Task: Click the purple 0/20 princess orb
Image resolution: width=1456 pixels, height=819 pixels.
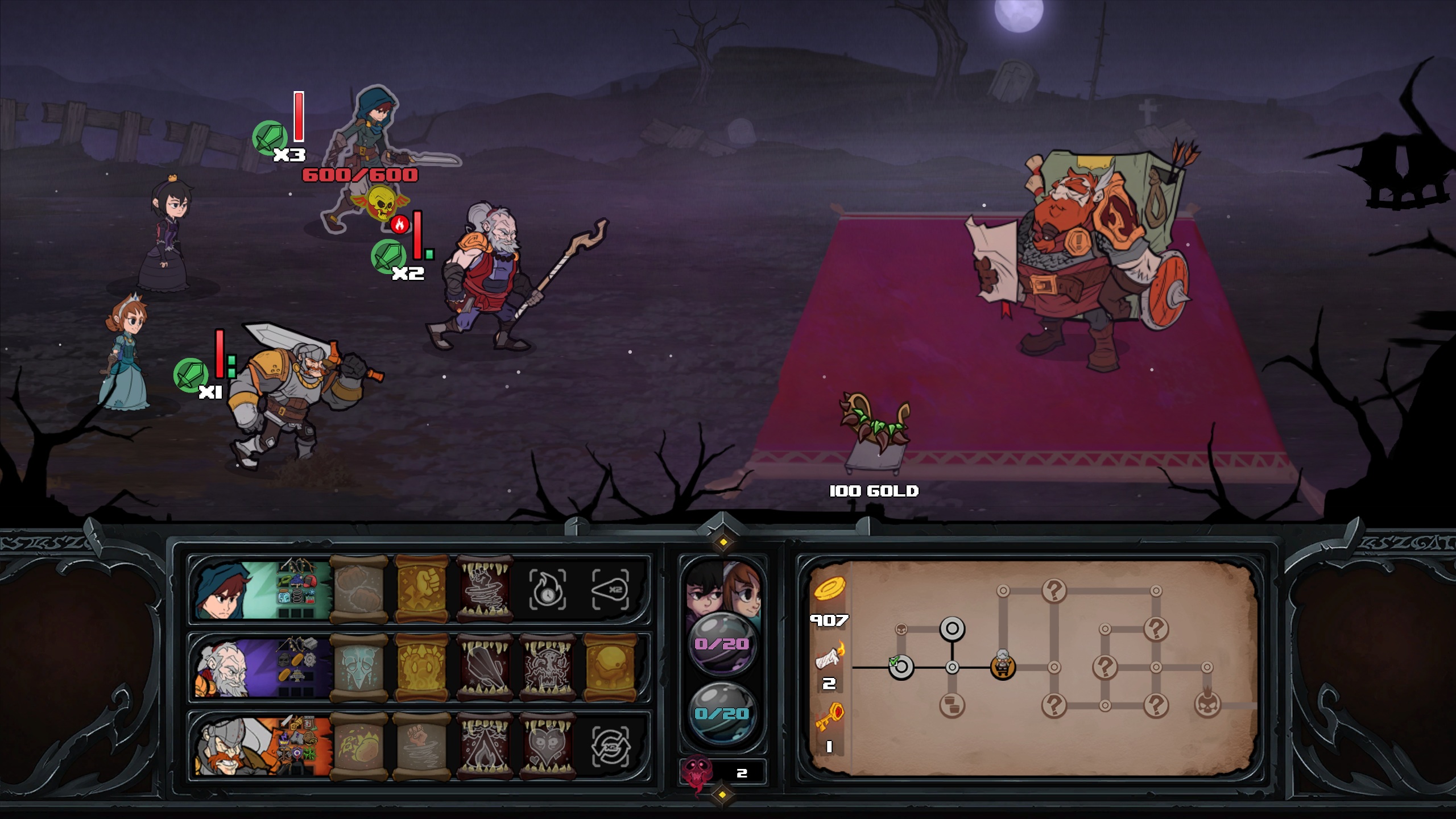Action: (722, 644)
